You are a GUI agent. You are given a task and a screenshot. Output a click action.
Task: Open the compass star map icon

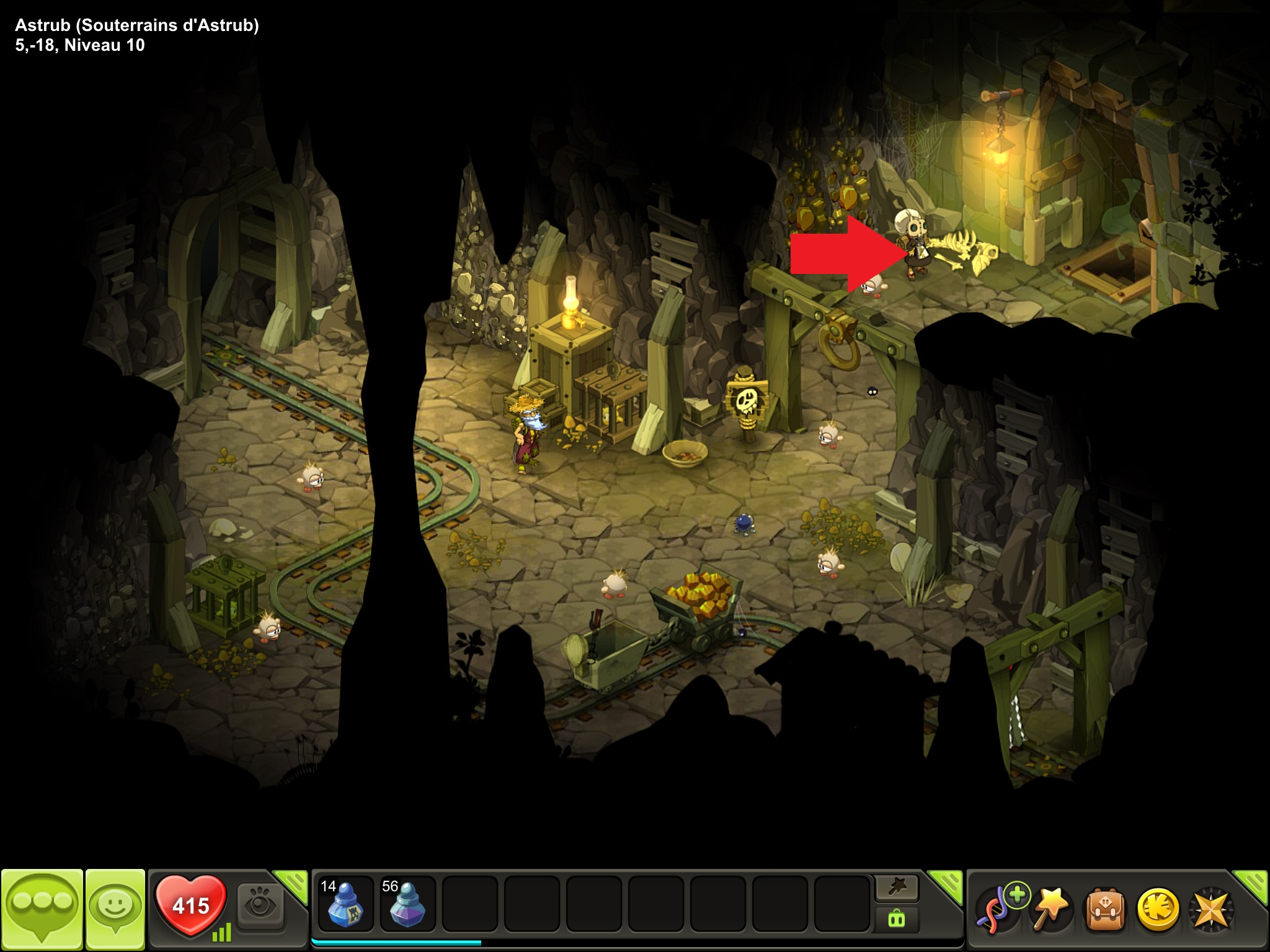coord(1210,910)
